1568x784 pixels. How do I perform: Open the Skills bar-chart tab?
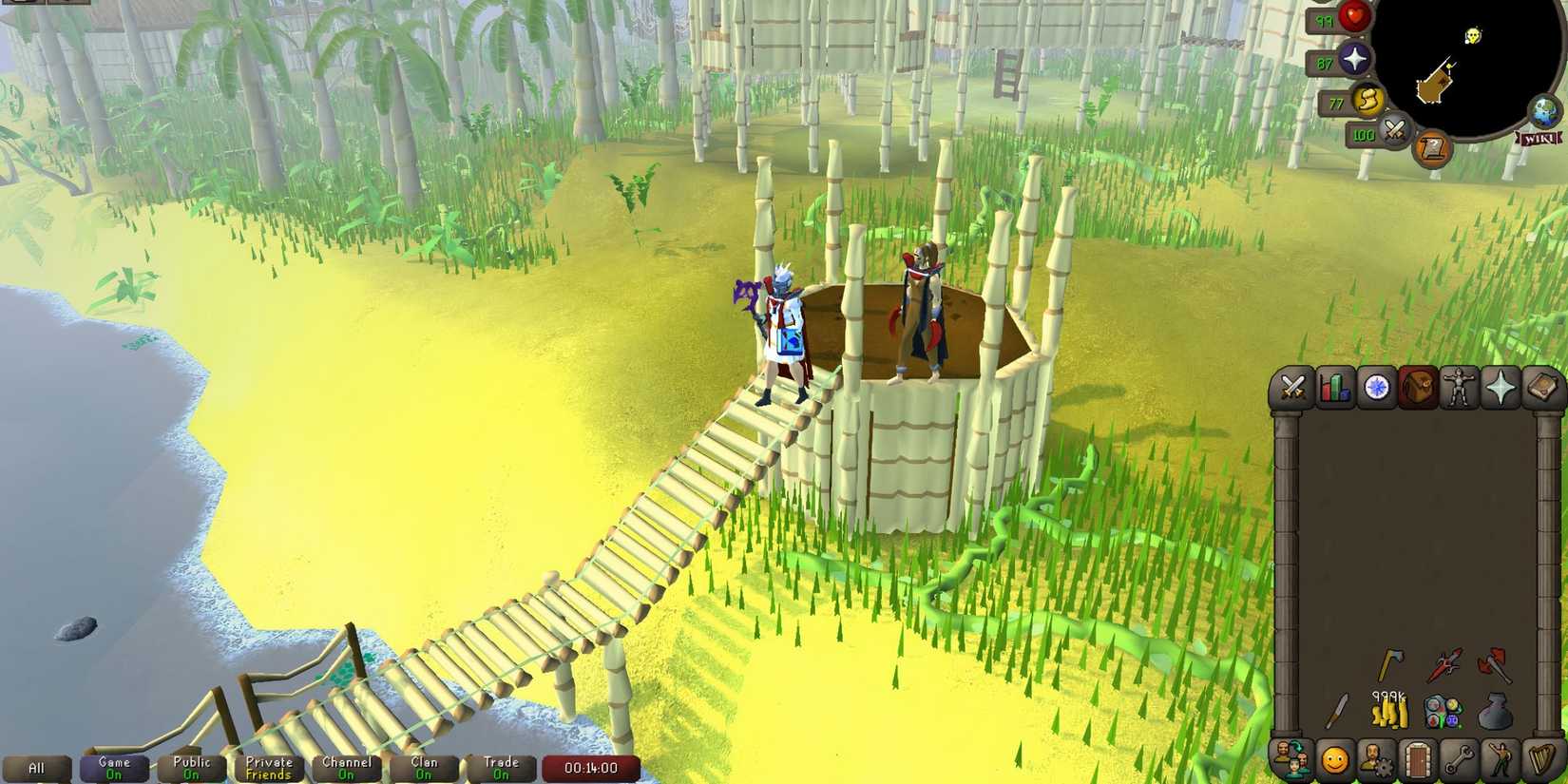(x=1333, y=388)
